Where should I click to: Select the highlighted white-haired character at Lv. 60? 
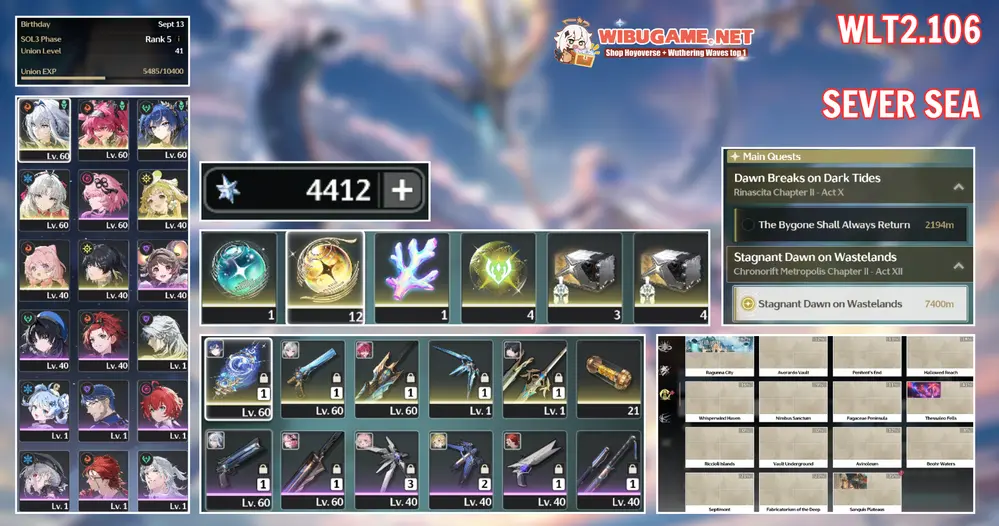(44, 125)
